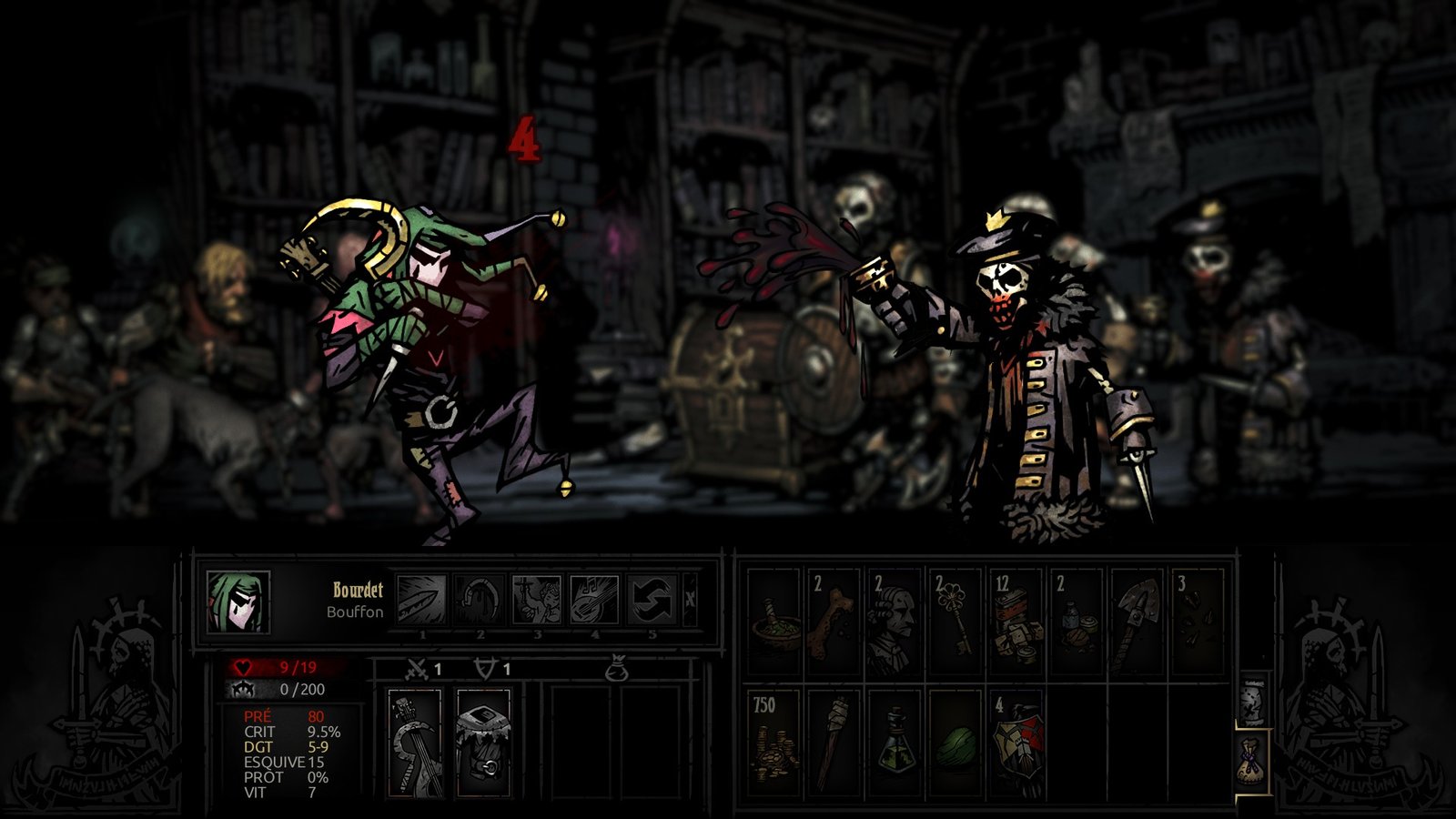Use the medicinal herbs bowl
Image resolution: width=1456 pixels, height=819 pixels.
tap(774, 622)
